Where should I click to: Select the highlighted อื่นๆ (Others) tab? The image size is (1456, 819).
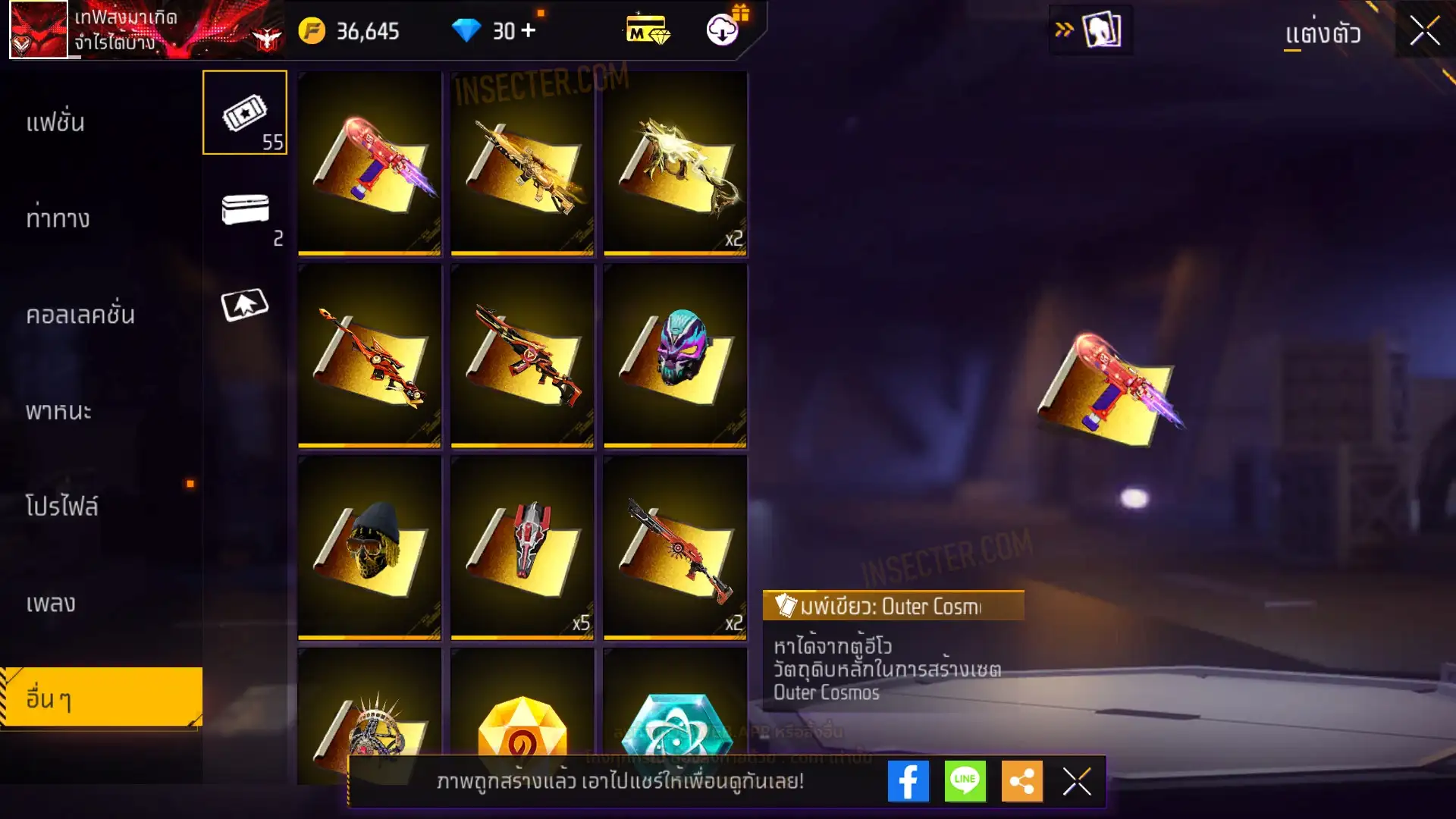[x=101, y=698]
